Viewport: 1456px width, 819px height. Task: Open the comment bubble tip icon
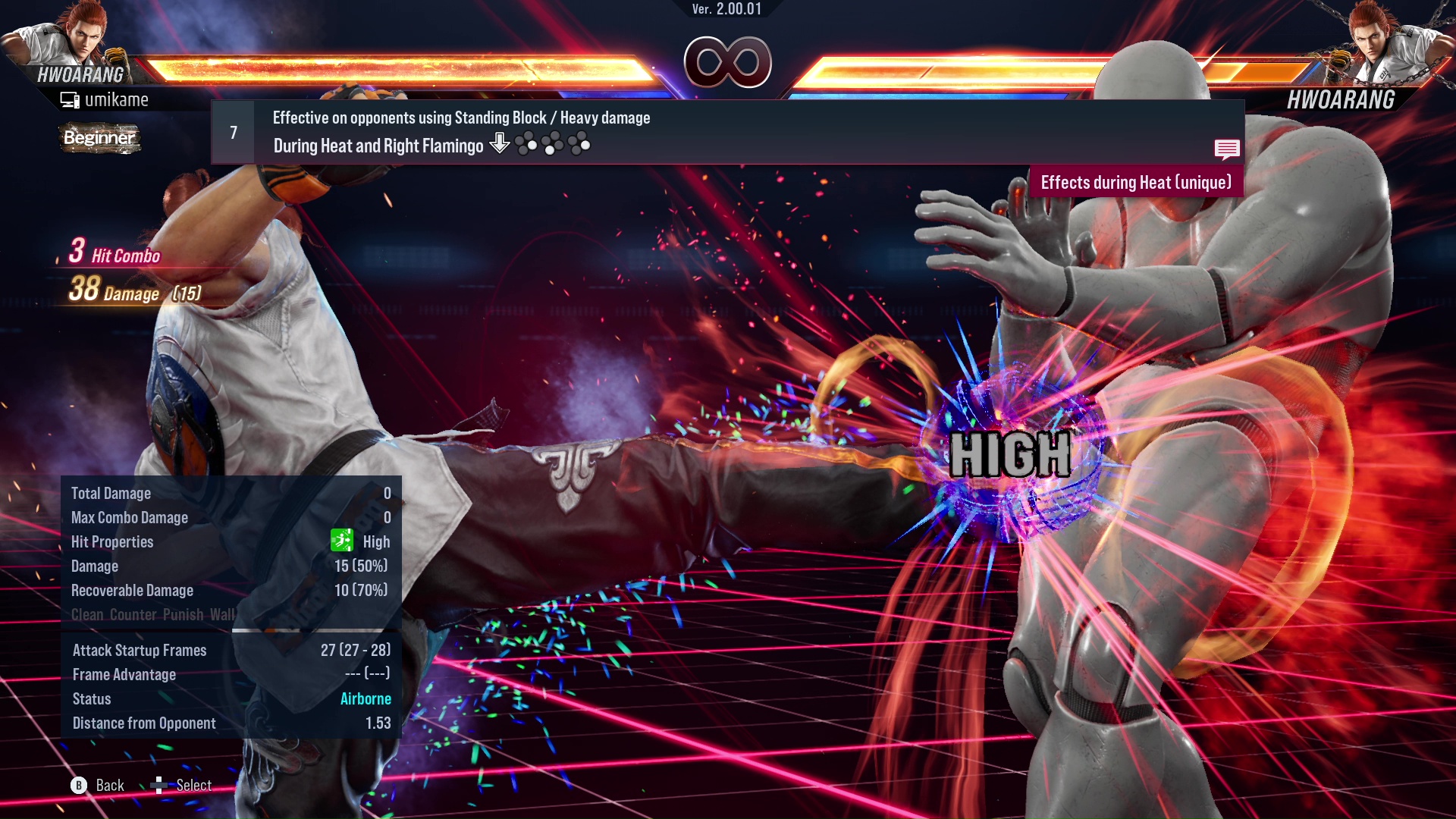pos(1227,149)
